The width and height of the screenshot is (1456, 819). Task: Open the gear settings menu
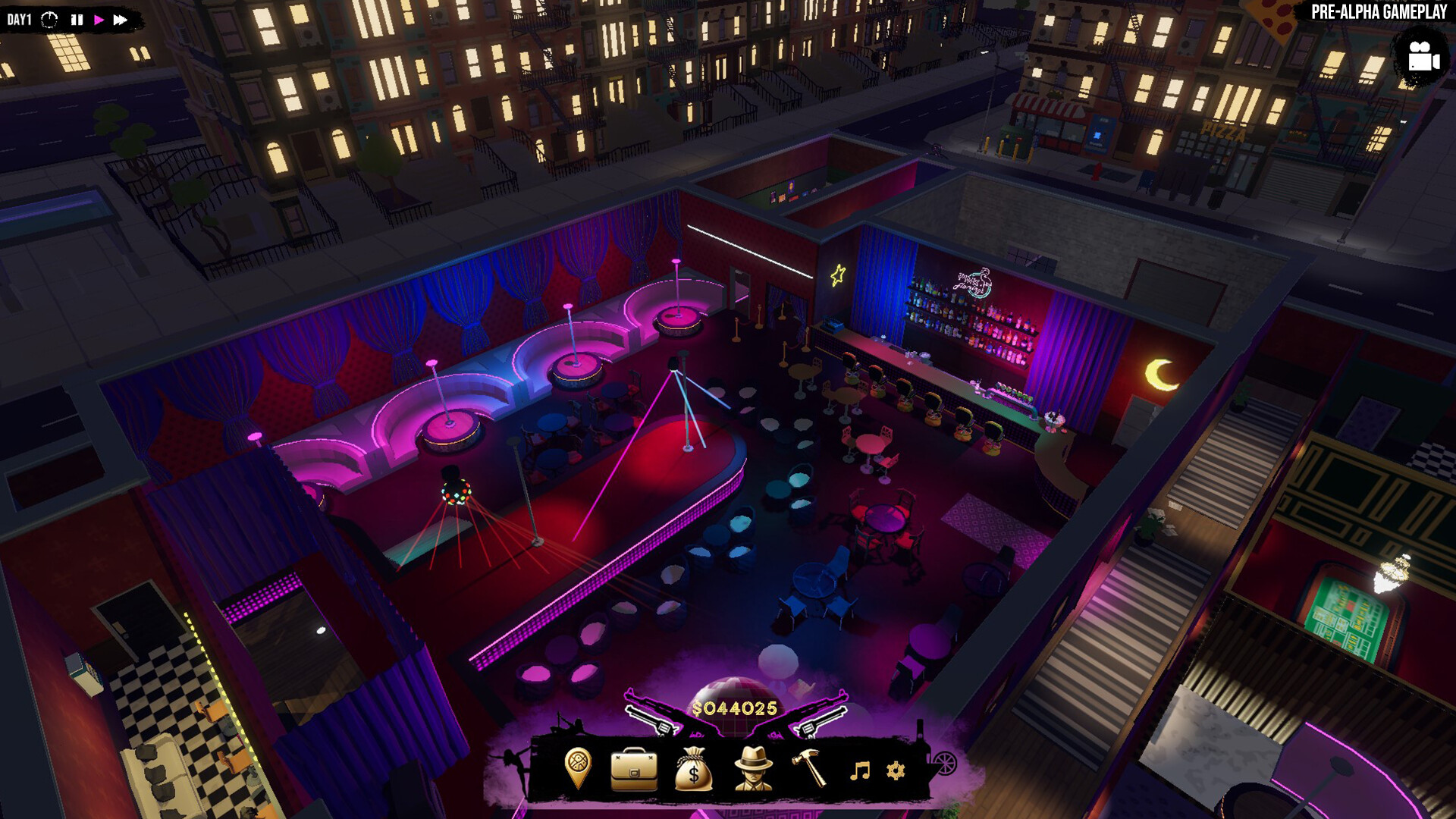(x=896, y=770)
